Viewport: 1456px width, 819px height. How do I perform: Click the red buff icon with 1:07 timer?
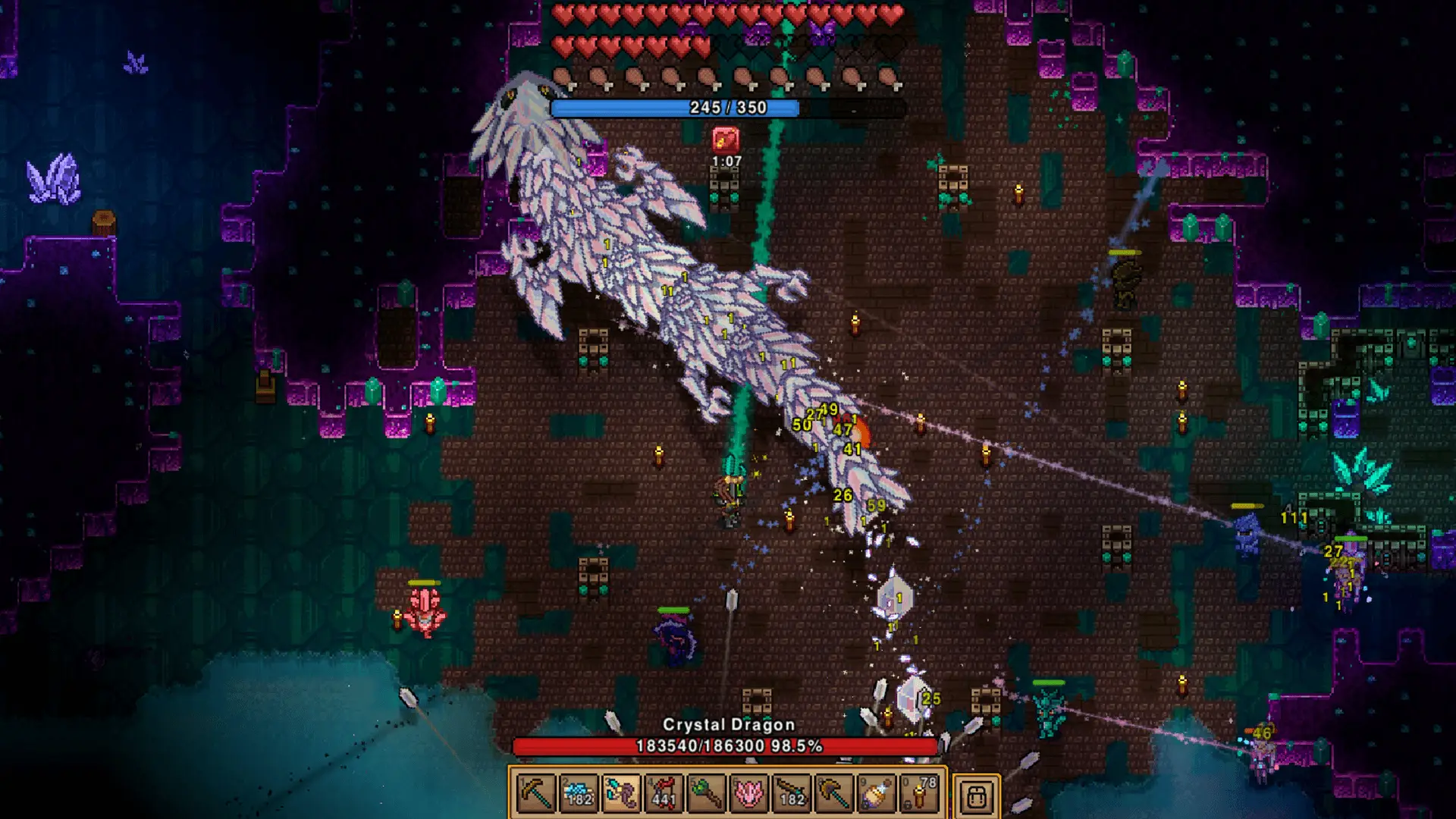(724, 140)
